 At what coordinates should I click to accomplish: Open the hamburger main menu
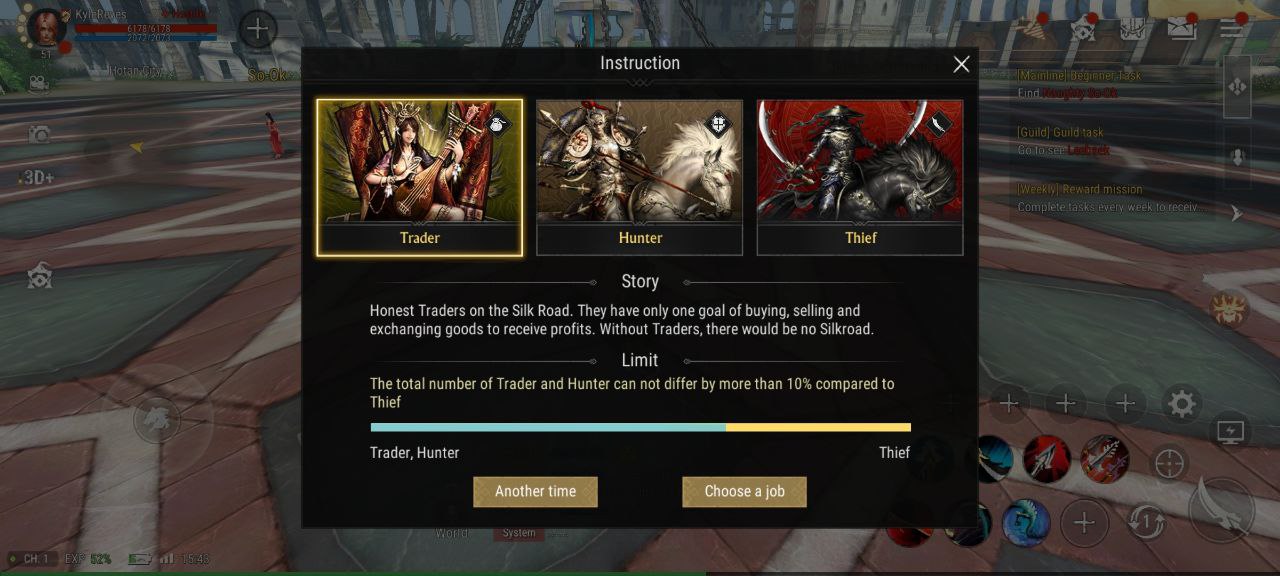tap(1231, 28)
